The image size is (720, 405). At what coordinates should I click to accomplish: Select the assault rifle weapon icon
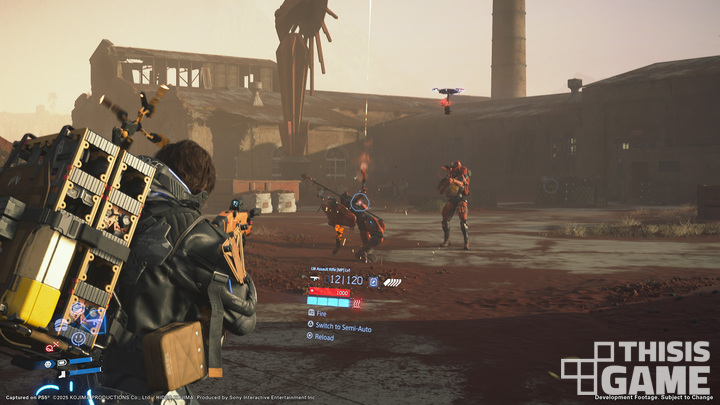coord(316,279)
